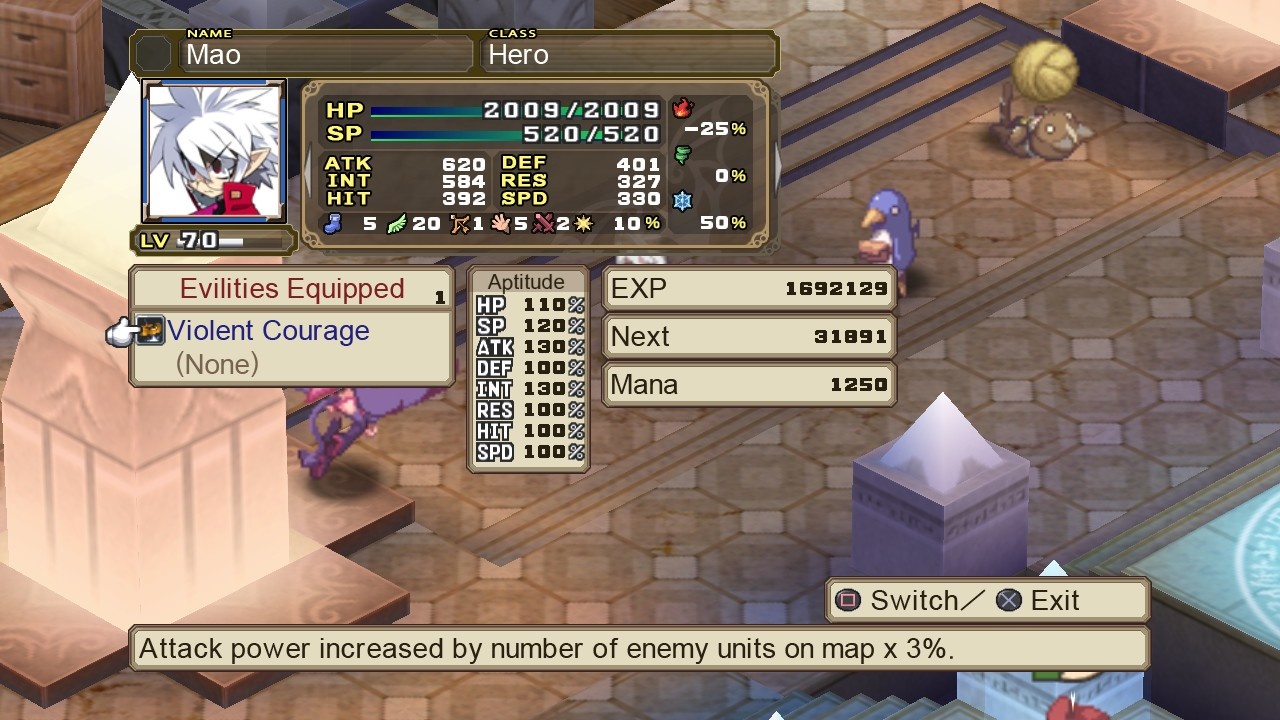Select Mao's character portrait
This screenshot has width=1280, height=720.
click(212, 152)
